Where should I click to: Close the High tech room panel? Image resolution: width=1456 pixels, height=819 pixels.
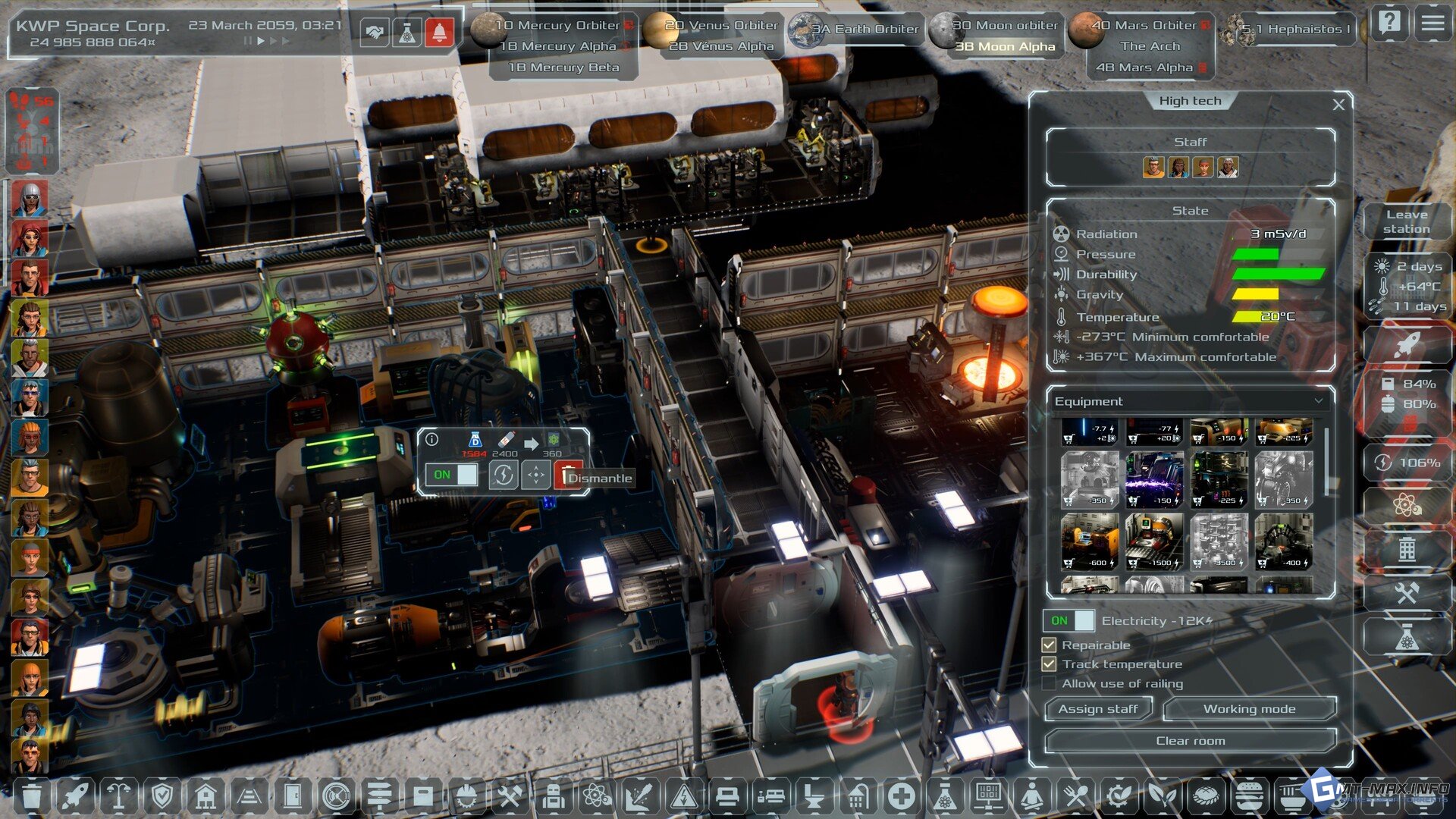tap(1338, 105)
